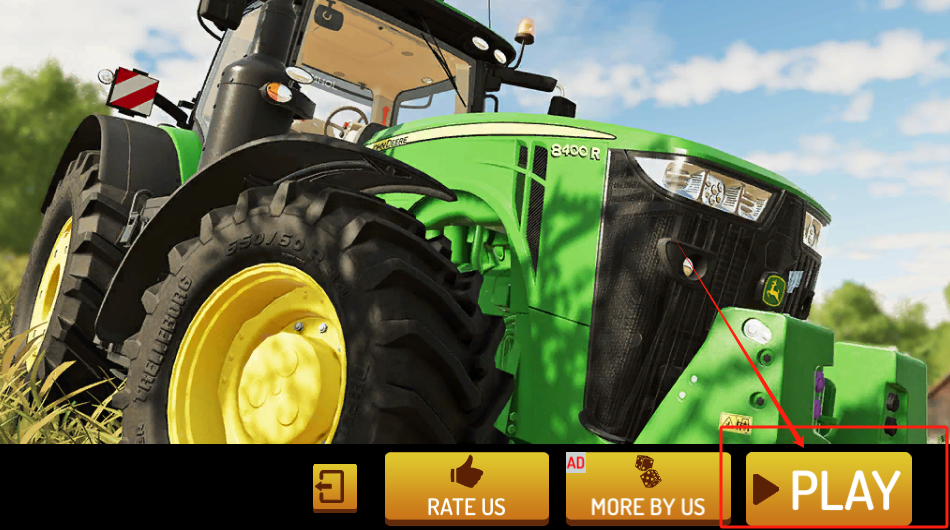Open the MORE BY US games list
The height and width of the screenshot is (530, 950).
pyautogui.click(x=648, y=487)
